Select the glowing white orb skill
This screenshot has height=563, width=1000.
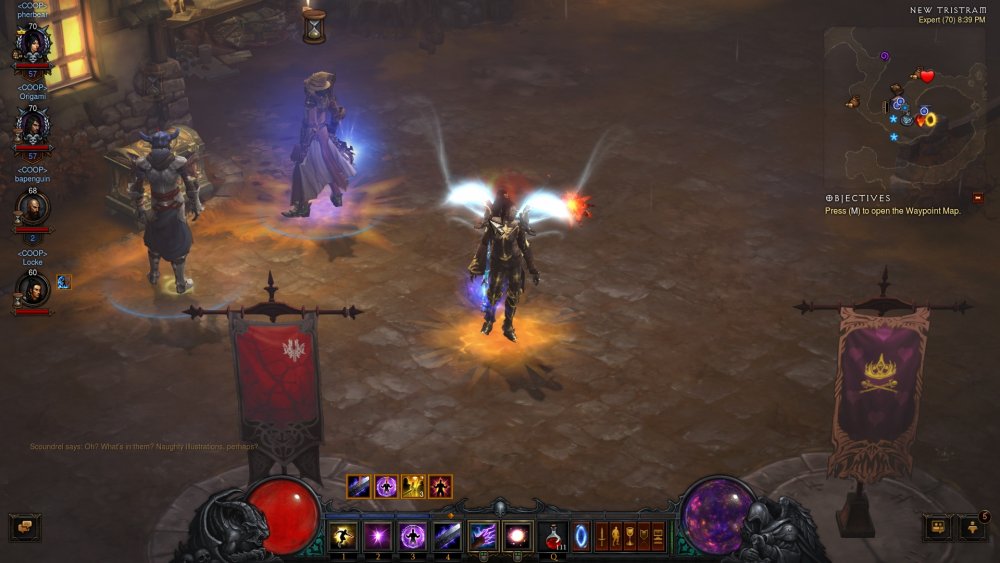point(518,535)
